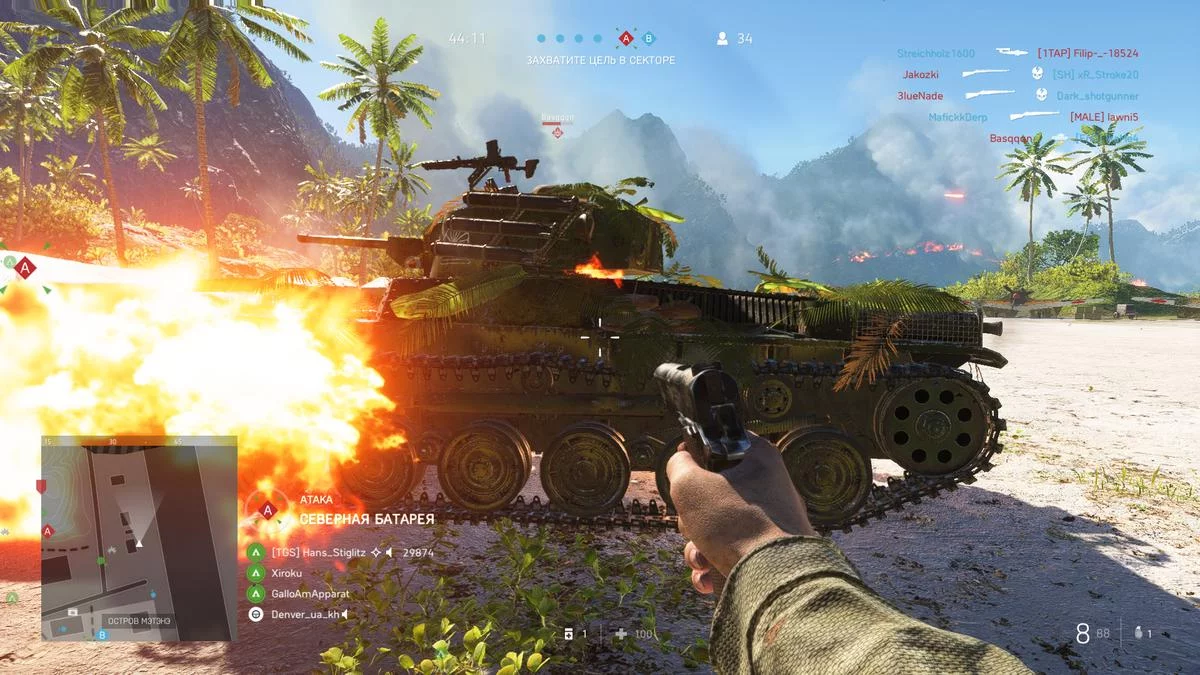Screen dimensions: 1200x675
Task: Select the medical pouch icon
Action: point(569,633)
